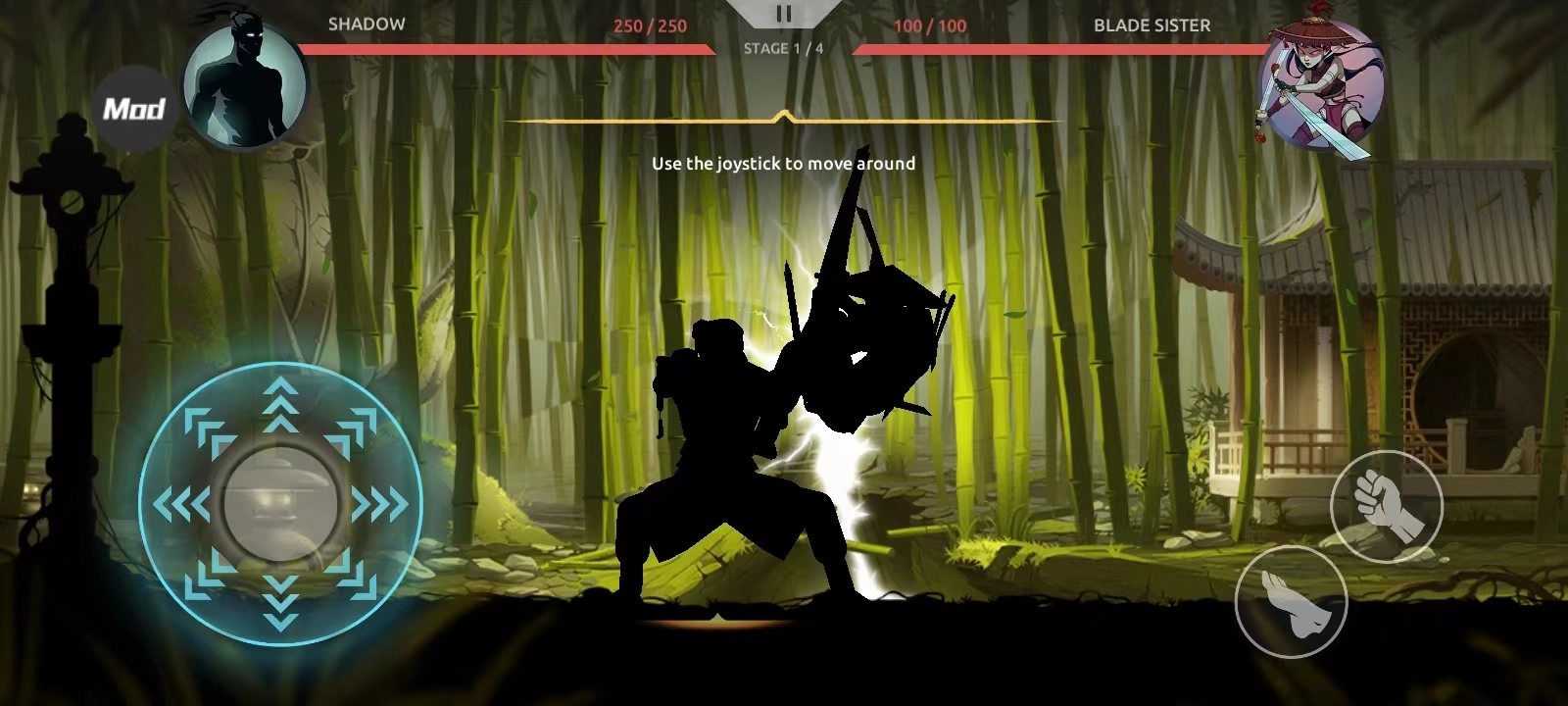Open the Mod menu badge
The image size is (1568, 706).
pyautogui.click(x=134, y=108)
